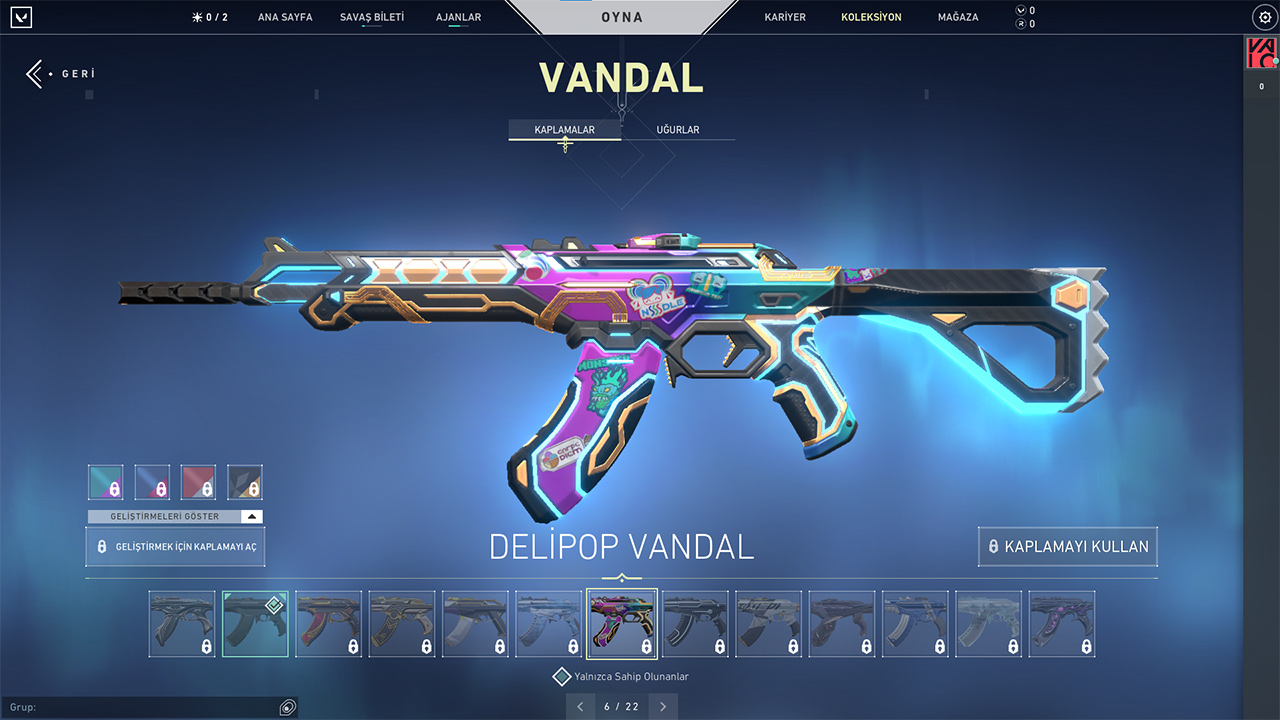This screenshot has width=1280, height=720.
Task: Open the KARİYER page
Action: [x=785, y=17]
